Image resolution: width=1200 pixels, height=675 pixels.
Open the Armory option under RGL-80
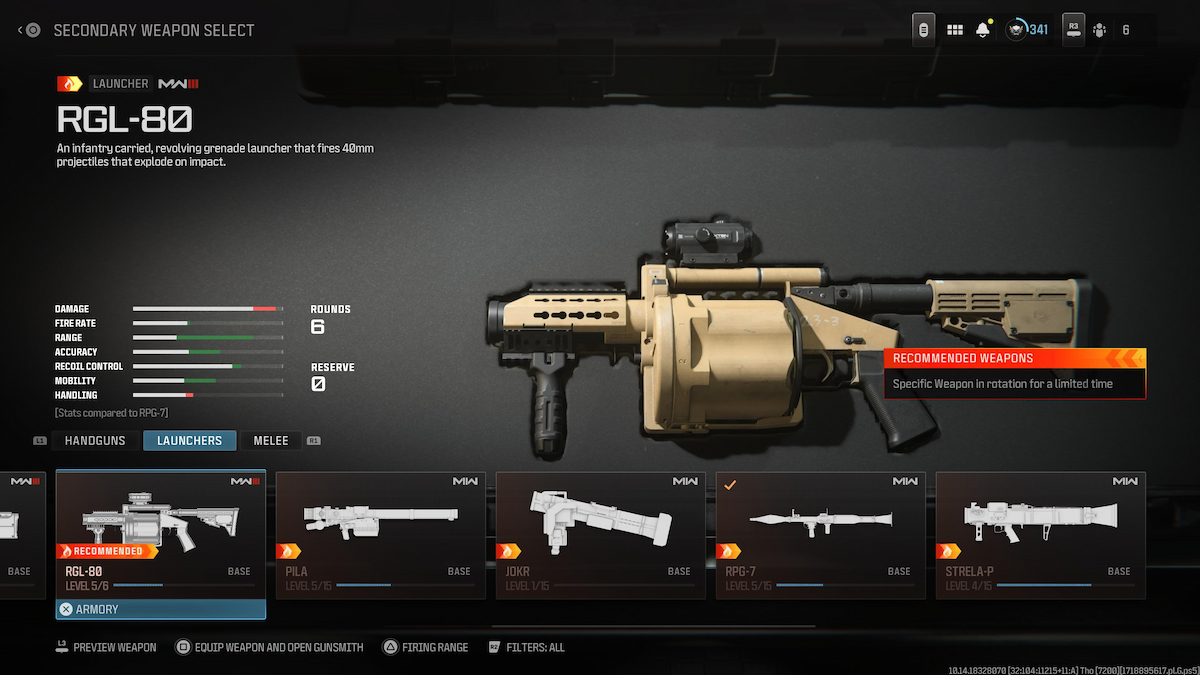click(161, 609)
